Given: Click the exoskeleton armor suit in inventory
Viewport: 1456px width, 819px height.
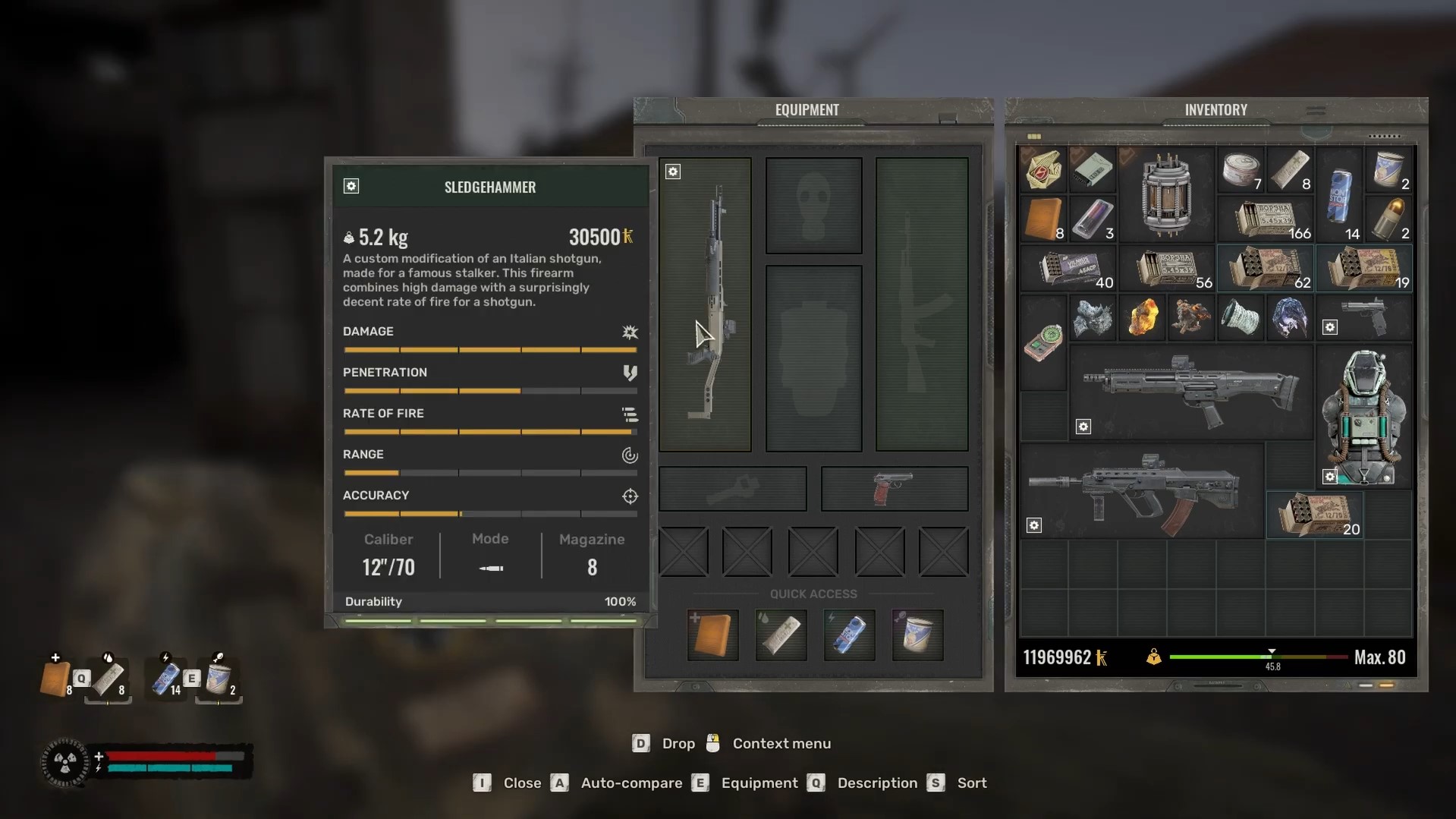Looking at the screenshot, I should pos(1363,416).
